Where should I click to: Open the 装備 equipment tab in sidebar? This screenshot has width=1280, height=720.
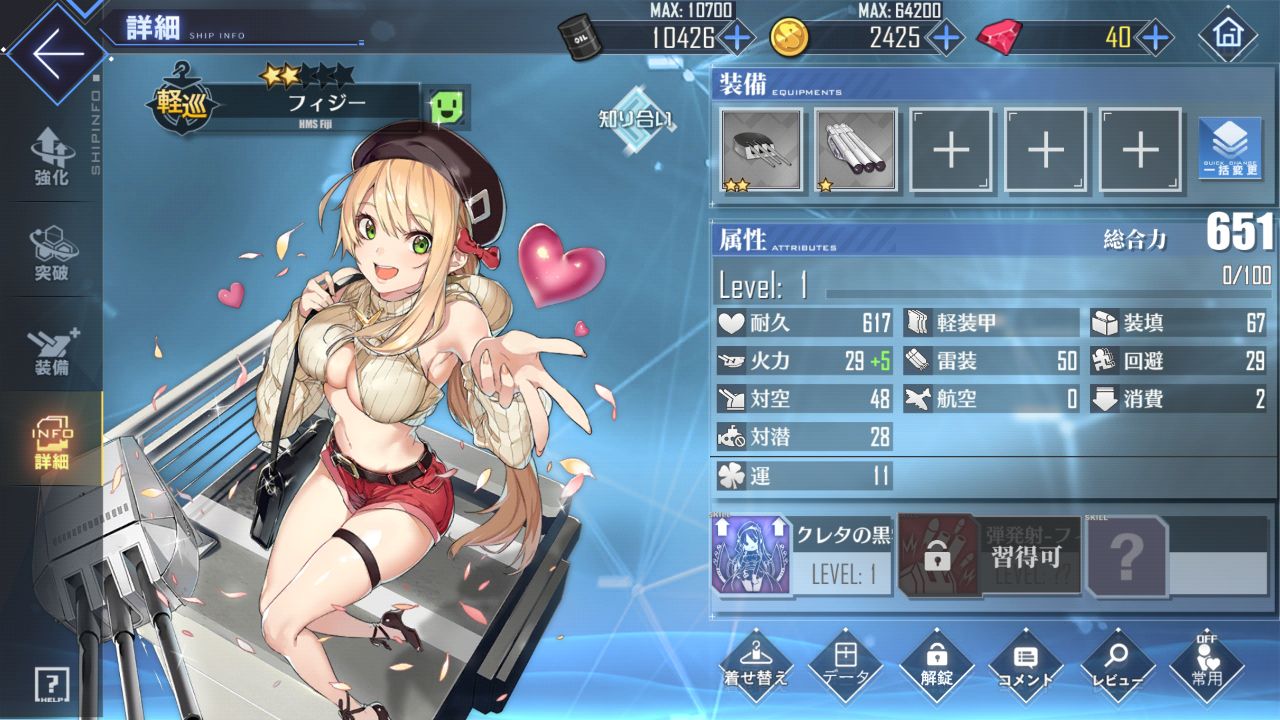pos(51,345)
